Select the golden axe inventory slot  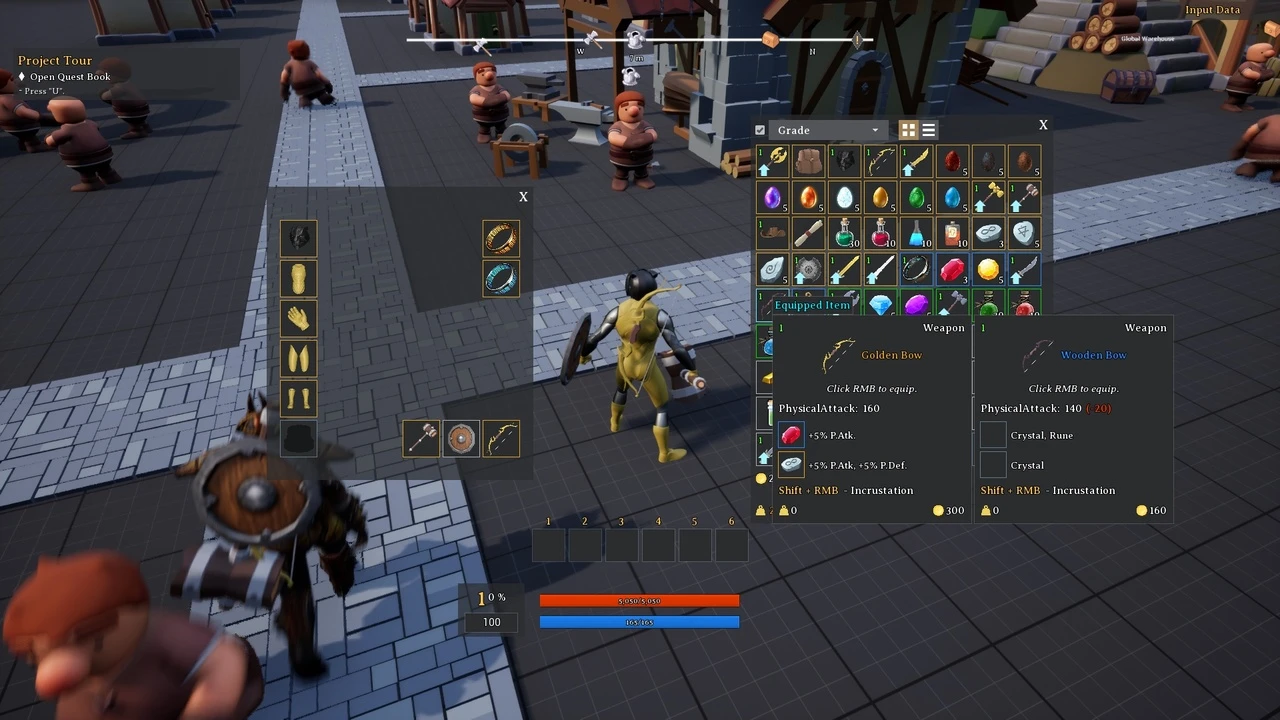point(773,161)
